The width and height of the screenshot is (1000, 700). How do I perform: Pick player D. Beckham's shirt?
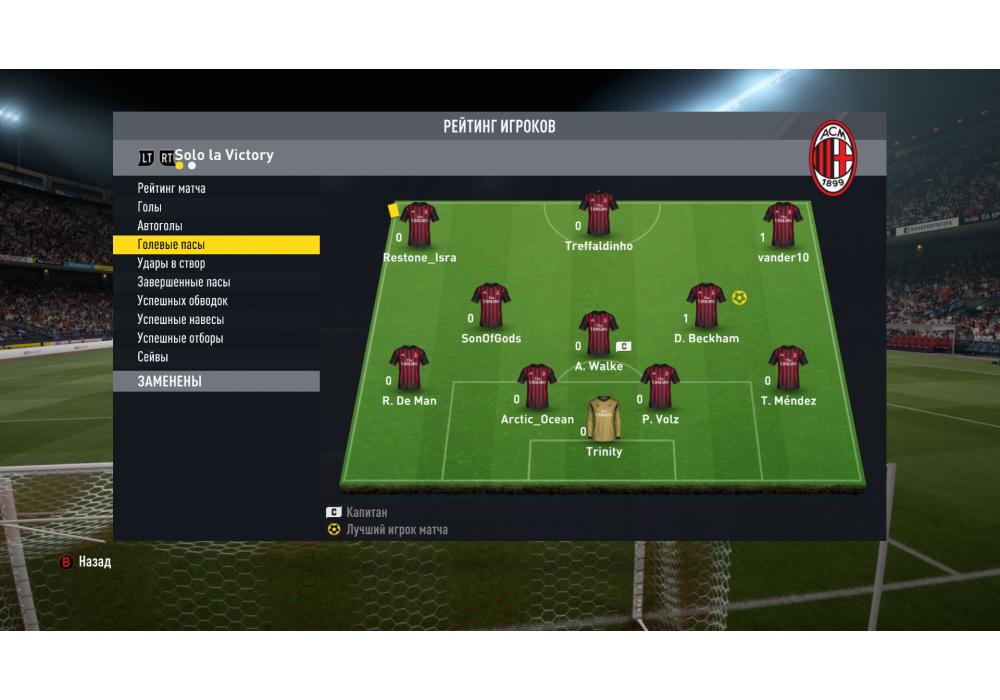(706, 306)
